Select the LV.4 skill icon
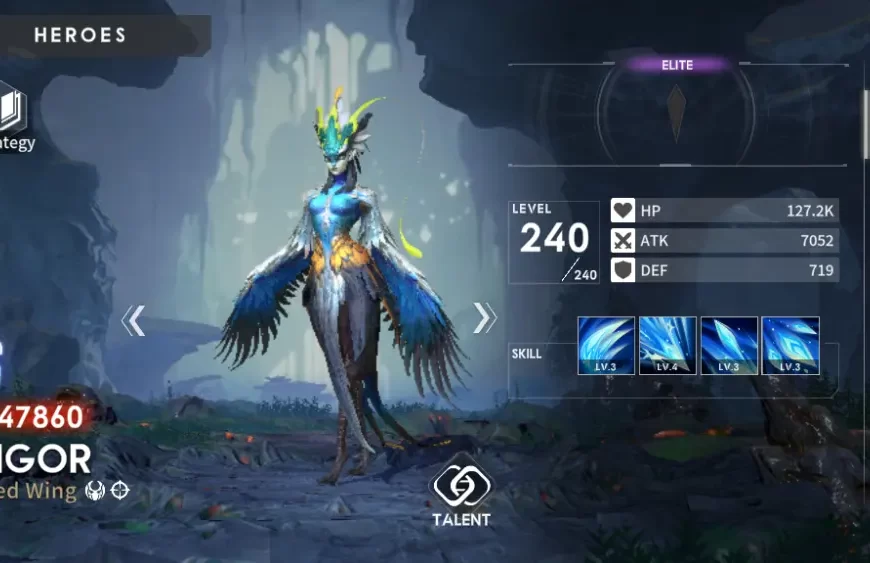This screenshot has width=870, height=563. tap(667, 345)
